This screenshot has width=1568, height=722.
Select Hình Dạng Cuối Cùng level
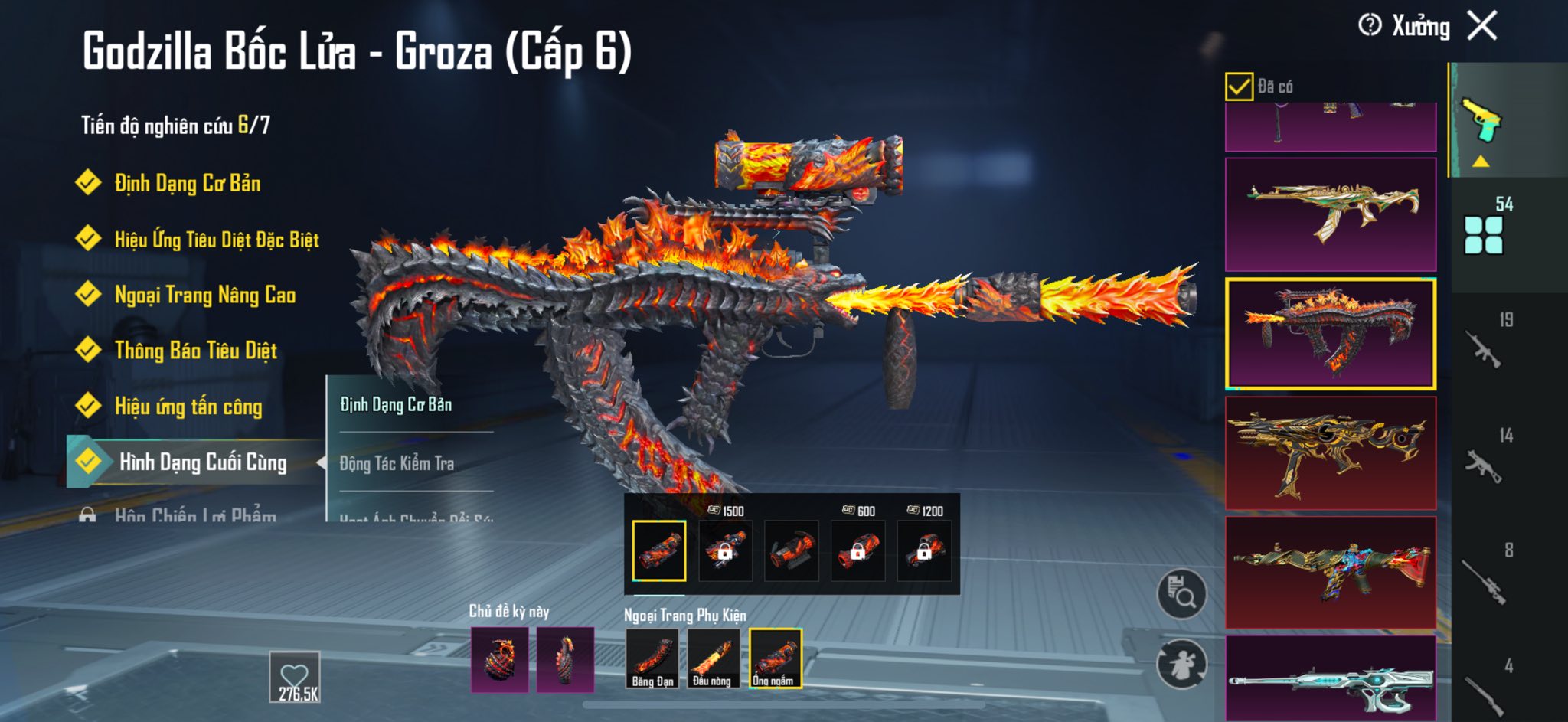tap(202, 462)
